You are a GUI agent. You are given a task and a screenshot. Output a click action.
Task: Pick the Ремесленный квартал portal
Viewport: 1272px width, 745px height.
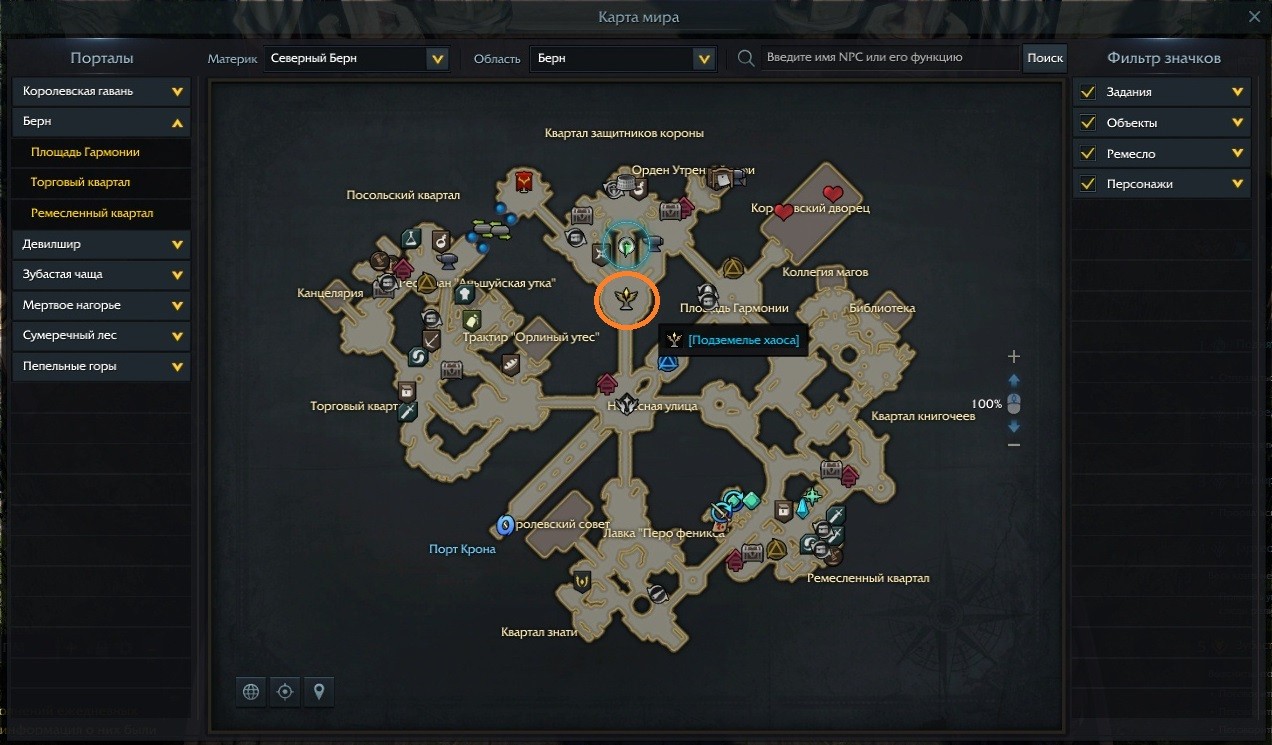pos(92,213)
